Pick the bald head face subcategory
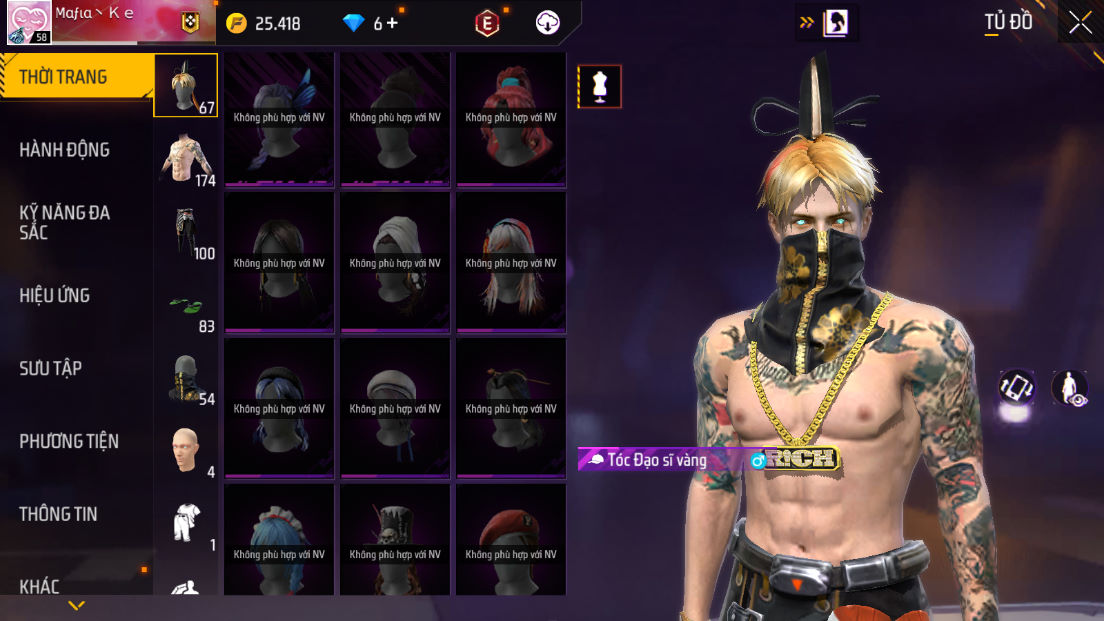This screenshot has height=621, width=1104. click(x=186, y=451)
